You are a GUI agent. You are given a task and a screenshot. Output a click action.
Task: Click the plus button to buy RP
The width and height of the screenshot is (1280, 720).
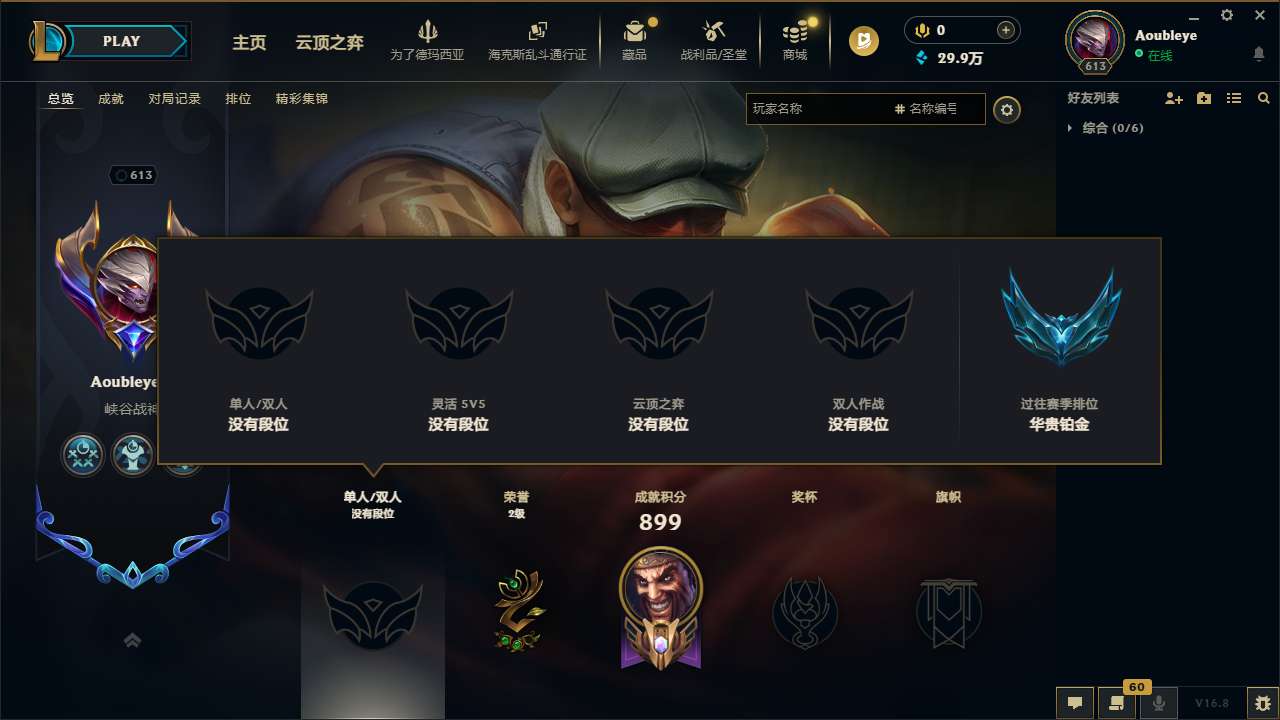pos(1004,30)
